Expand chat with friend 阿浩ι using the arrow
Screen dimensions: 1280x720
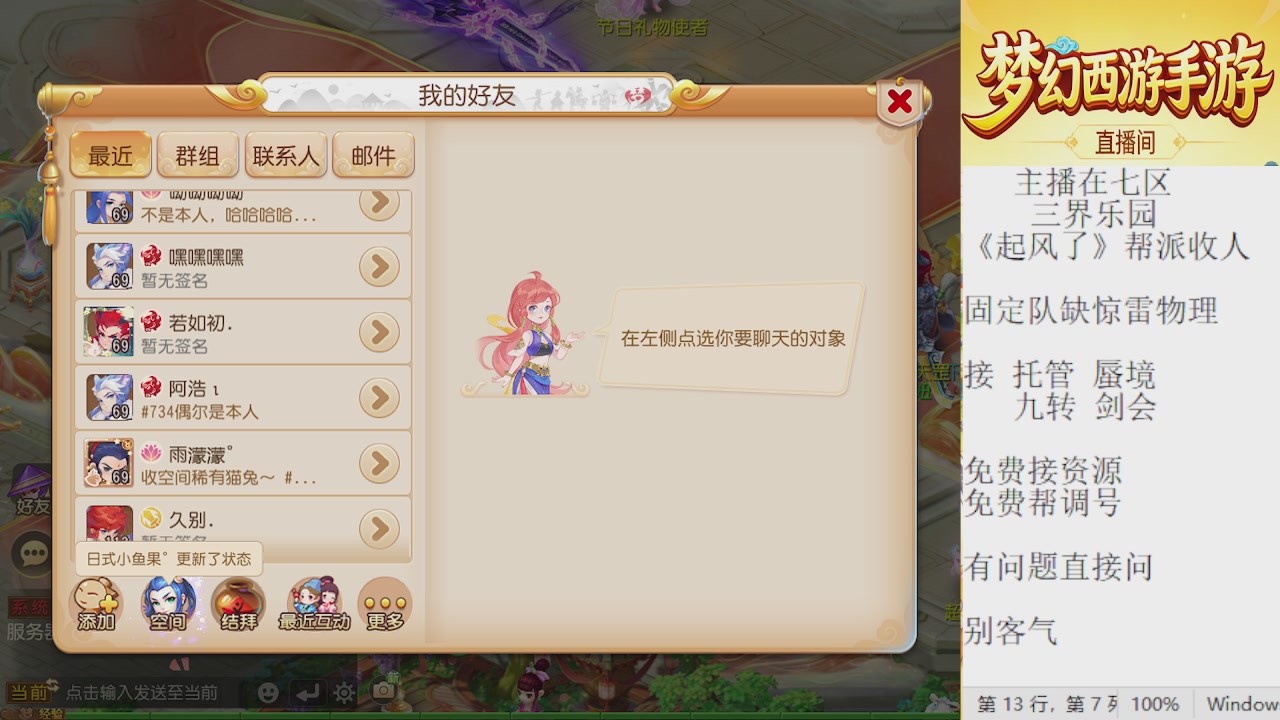(379, 397)
